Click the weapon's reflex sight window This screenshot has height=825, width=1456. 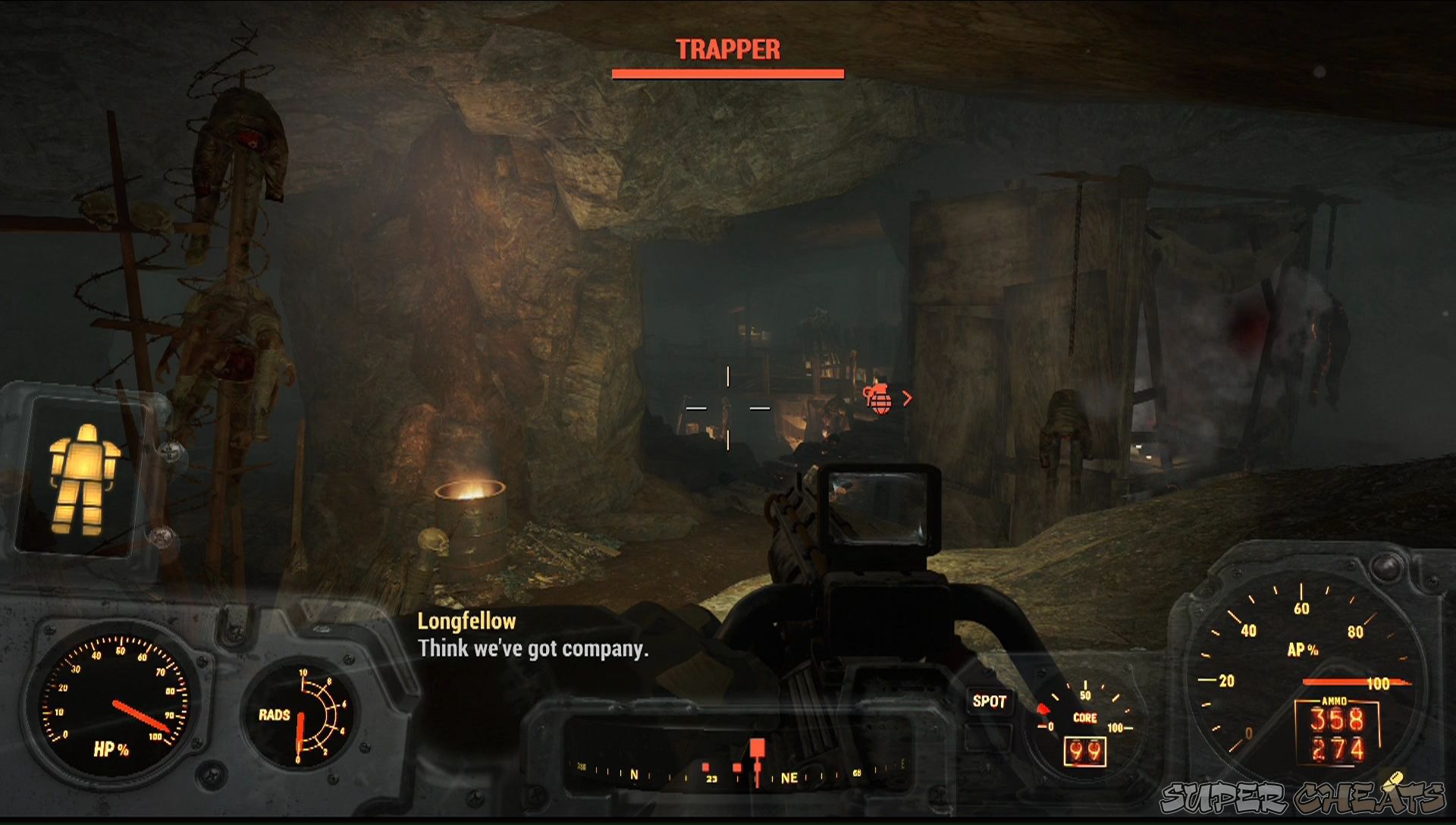click(x=880, y=504)
